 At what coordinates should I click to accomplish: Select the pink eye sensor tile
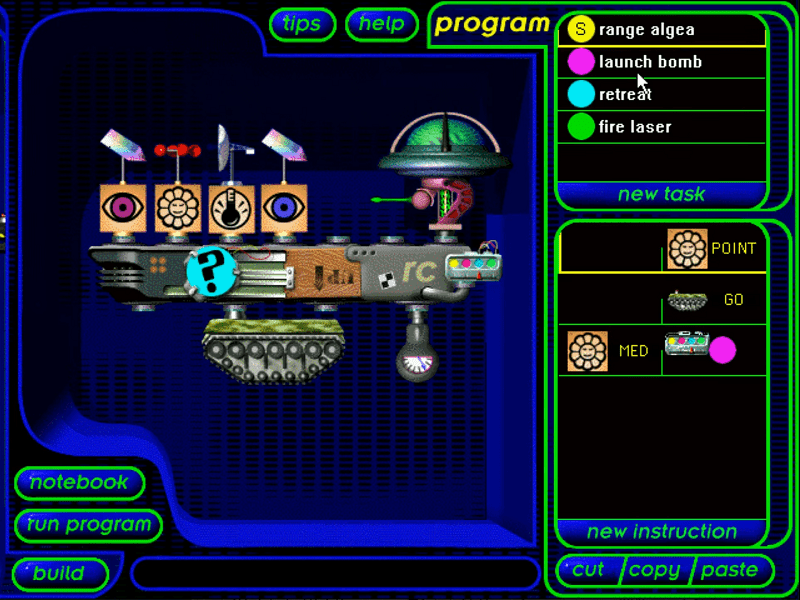[123, 208]
